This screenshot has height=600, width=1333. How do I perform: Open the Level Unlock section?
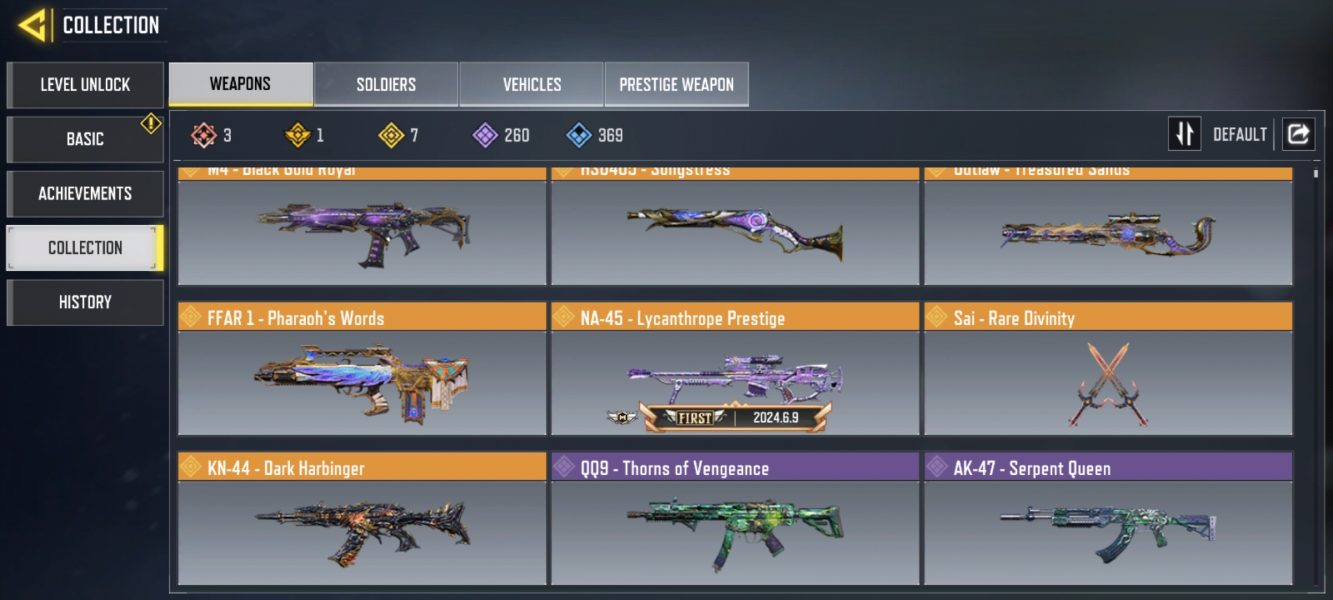click(x=85, y=85)
